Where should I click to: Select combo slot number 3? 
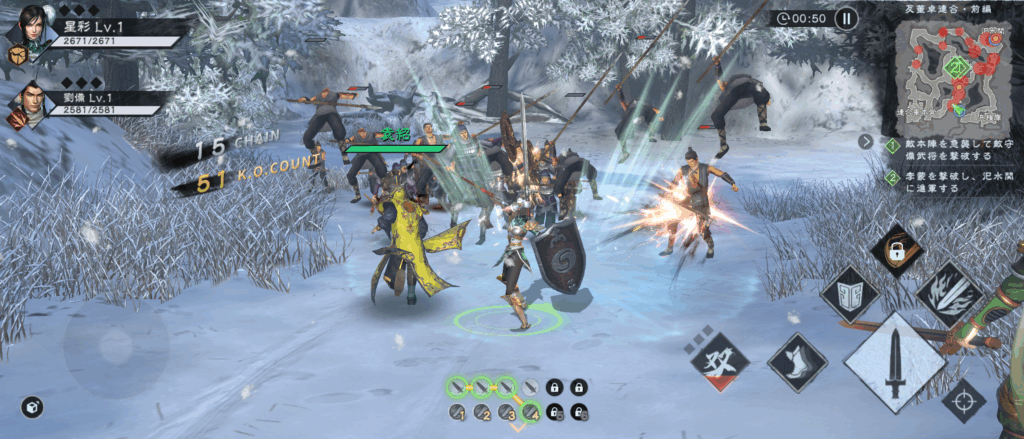click(507, 412)
